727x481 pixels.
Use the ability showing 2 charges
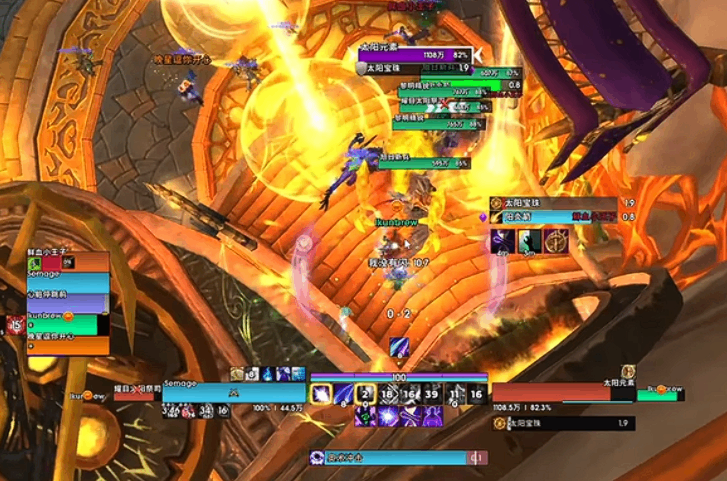[365, 393]
